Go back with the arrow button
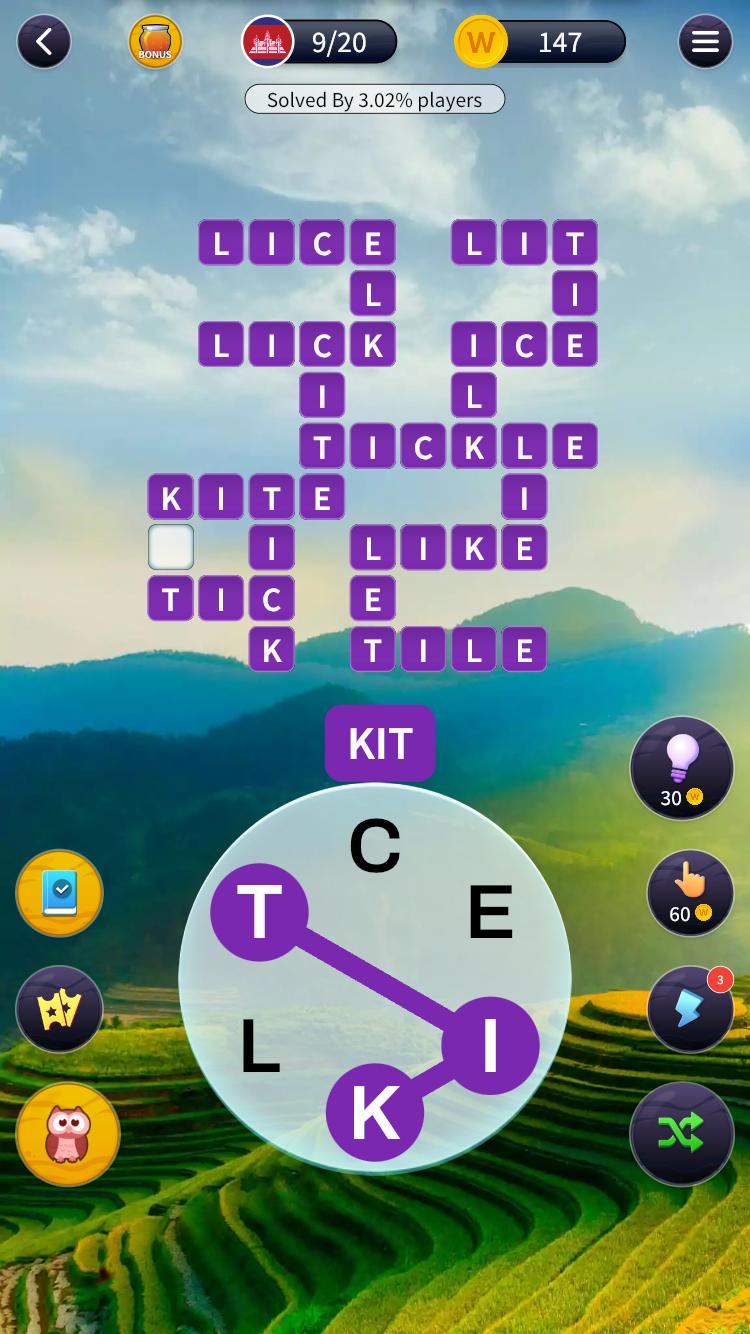This screenshot has height=1334, width=750. (x=44, y=42)
